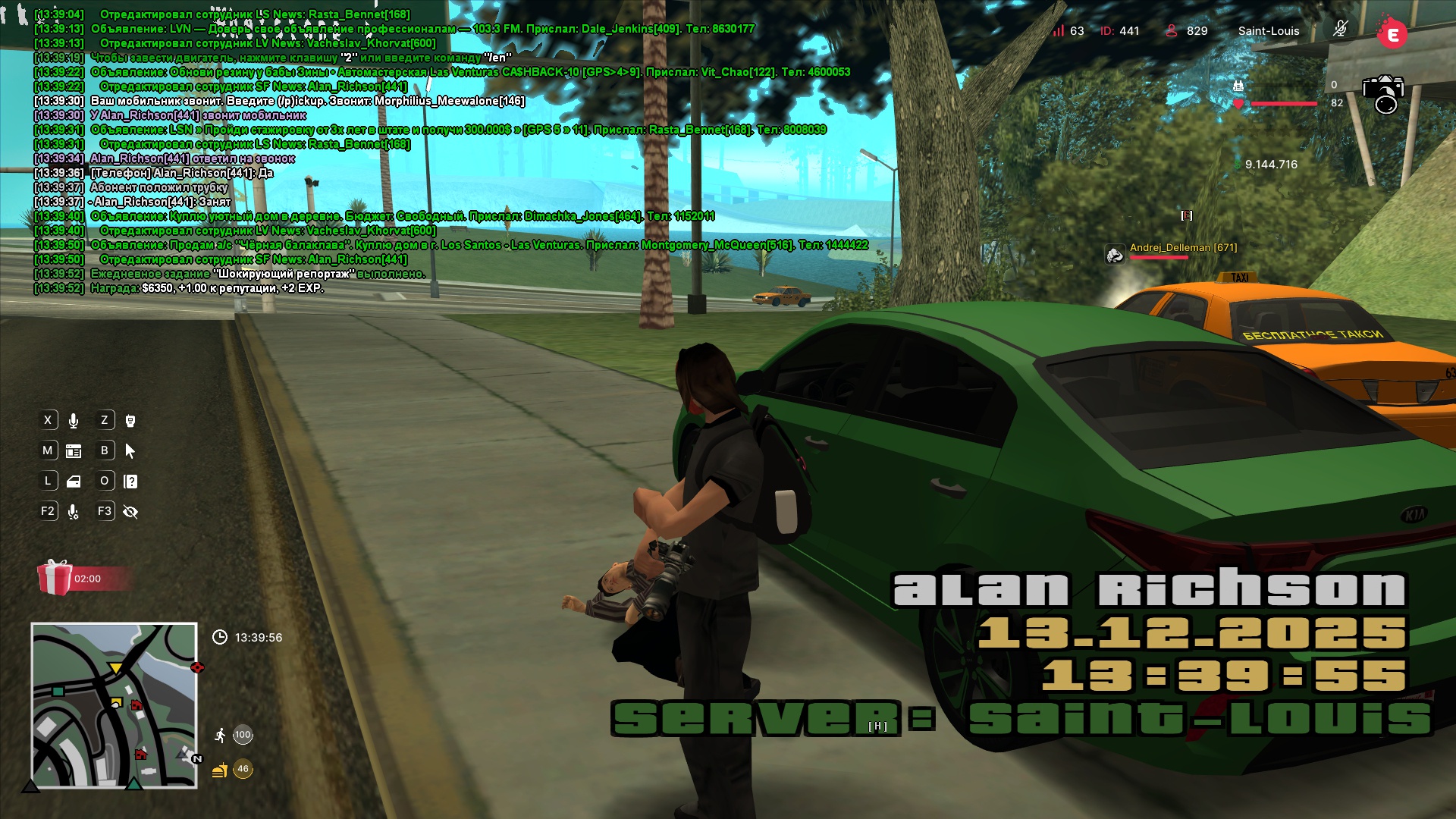Click the red E logo badge

point(1392,33)
